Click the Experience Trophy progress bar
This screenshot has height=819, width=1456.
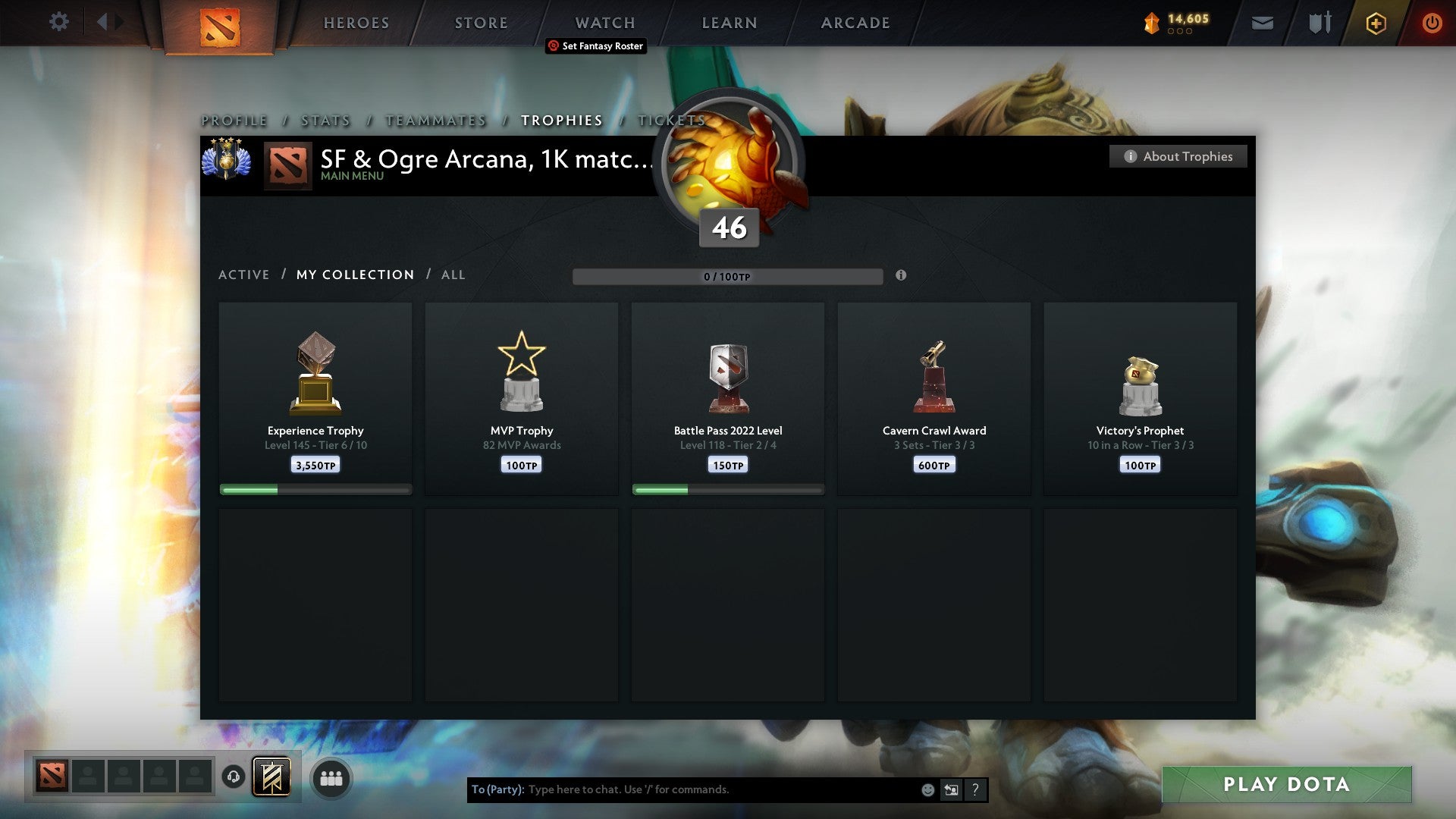(x=315, y=489)
